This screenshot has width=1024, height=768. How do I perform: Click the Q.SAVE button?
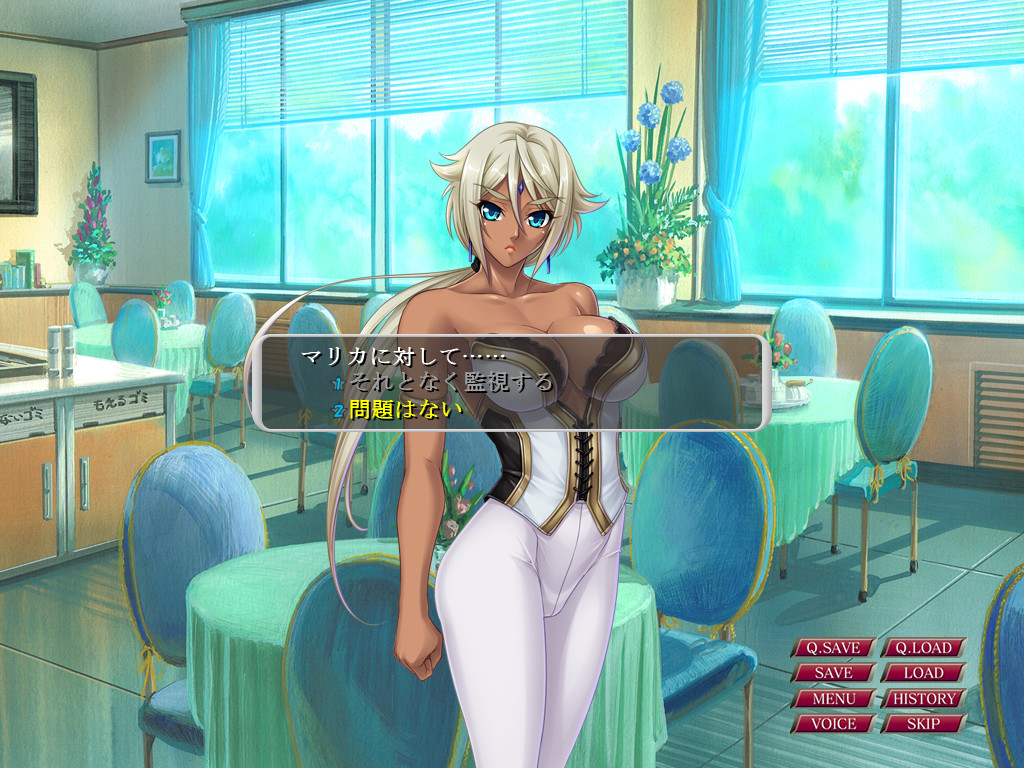click(x=833, y=648)
